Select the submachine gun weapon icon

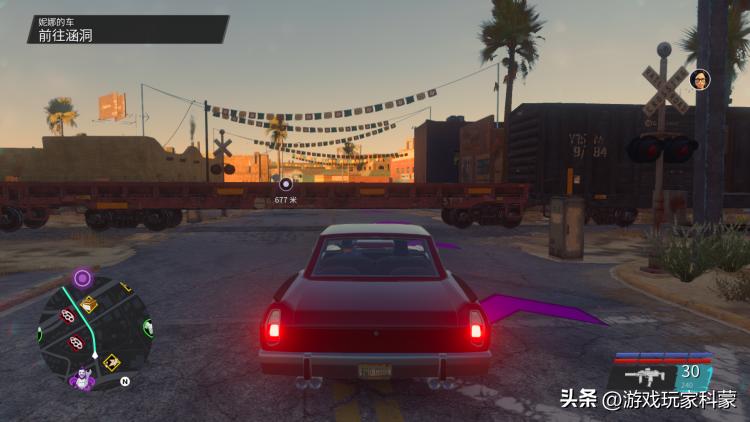pyautogui.click(x=646, y=376)
